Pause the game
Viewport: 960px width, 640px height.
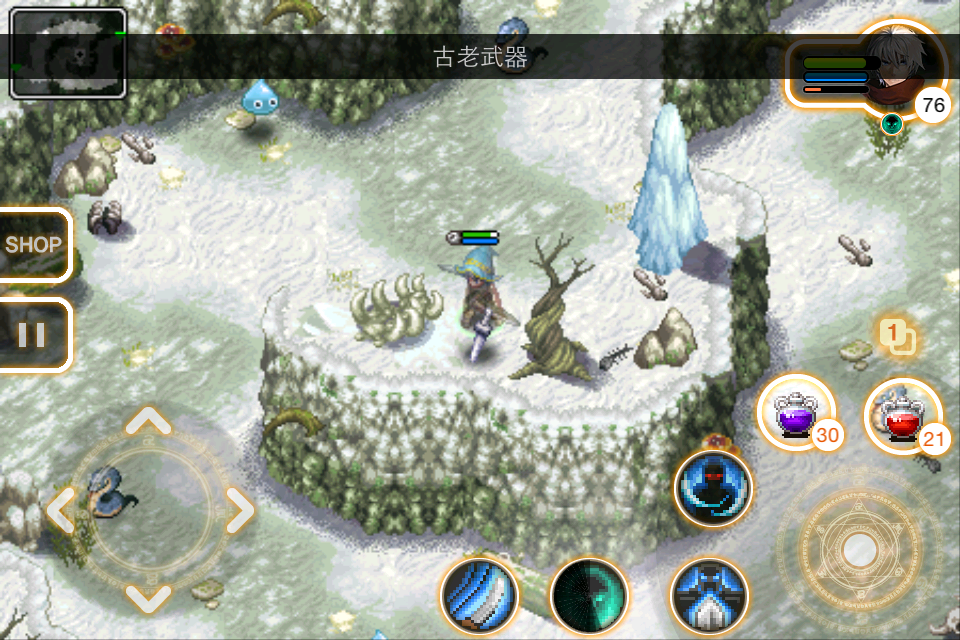[32, 335]
